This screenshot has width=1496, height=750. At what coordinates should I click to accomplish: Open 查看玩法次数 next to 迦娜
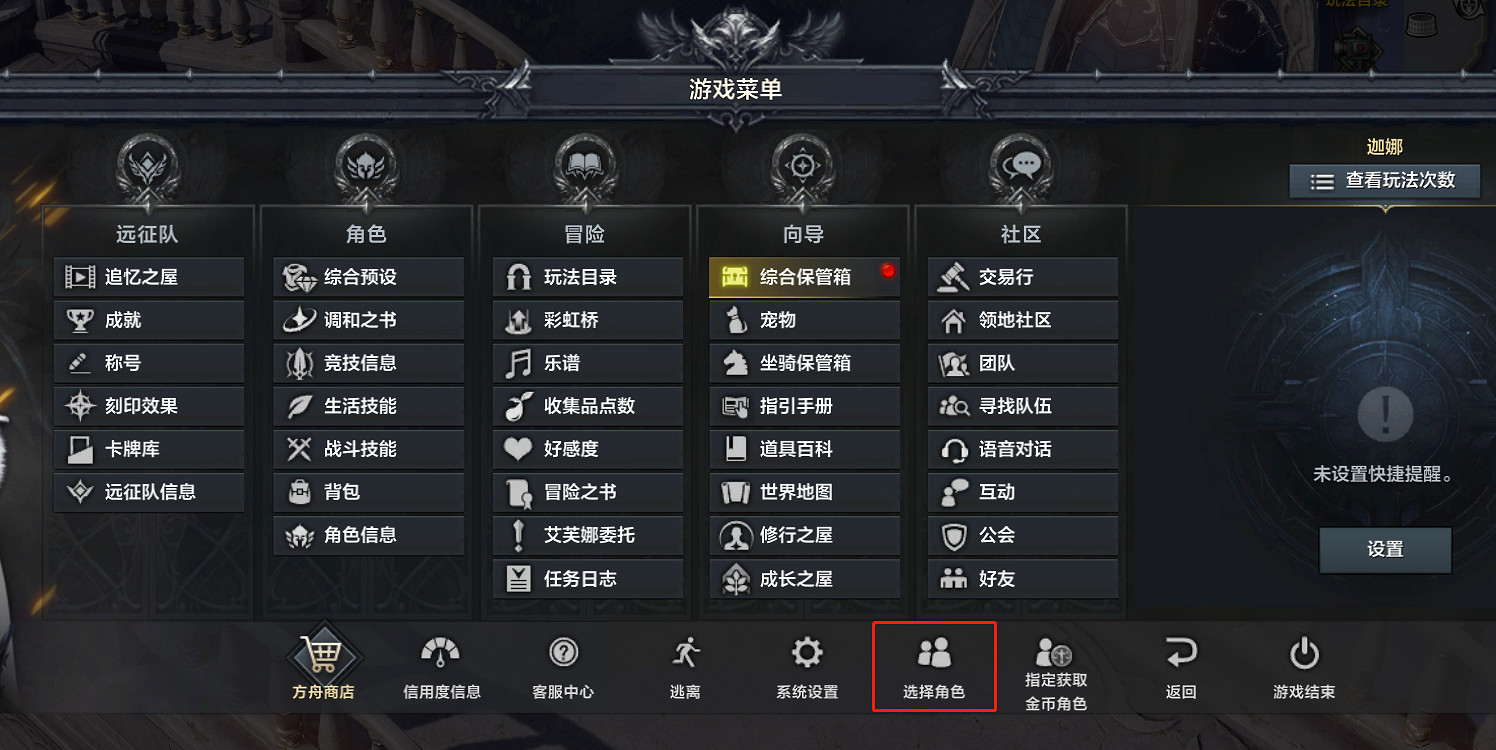click(1384, 181)
